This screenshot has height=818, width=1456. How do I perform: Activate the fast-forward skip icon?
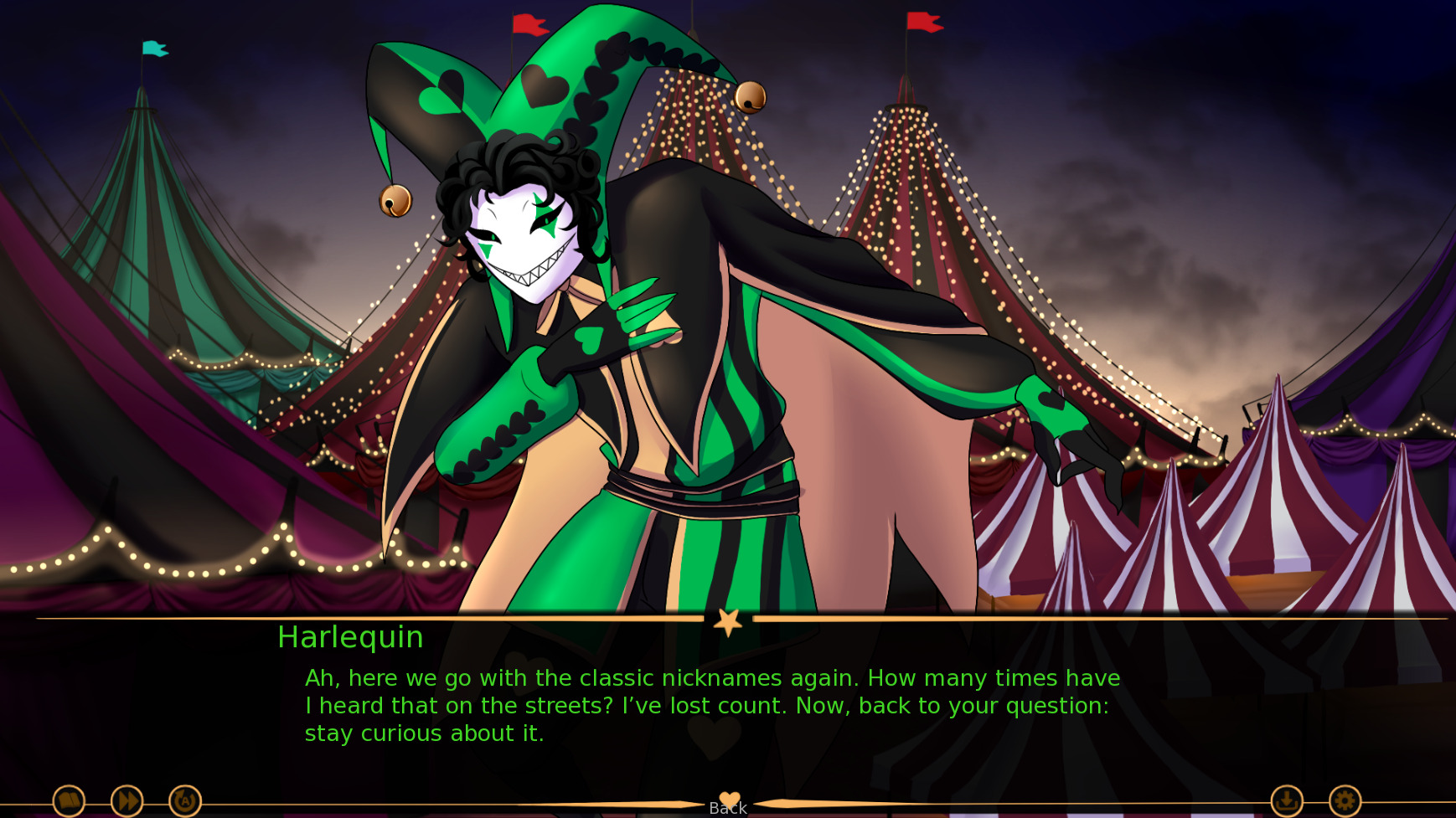click(x=126, y=800)
